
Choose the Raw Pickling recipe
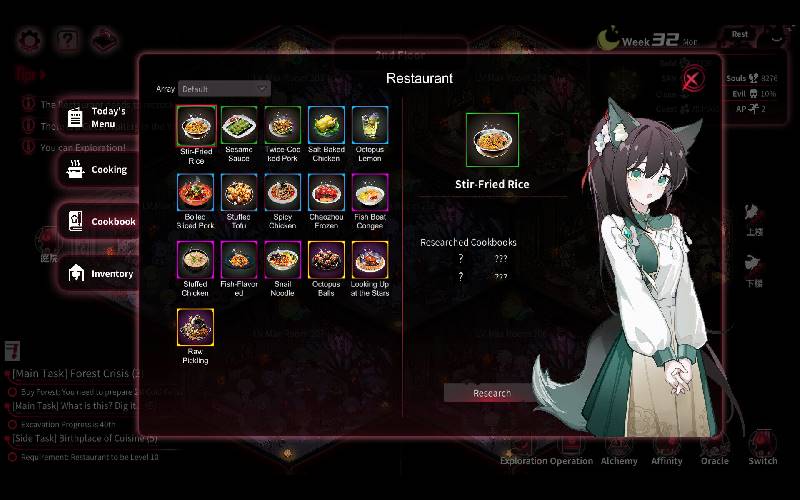(196, 327)
